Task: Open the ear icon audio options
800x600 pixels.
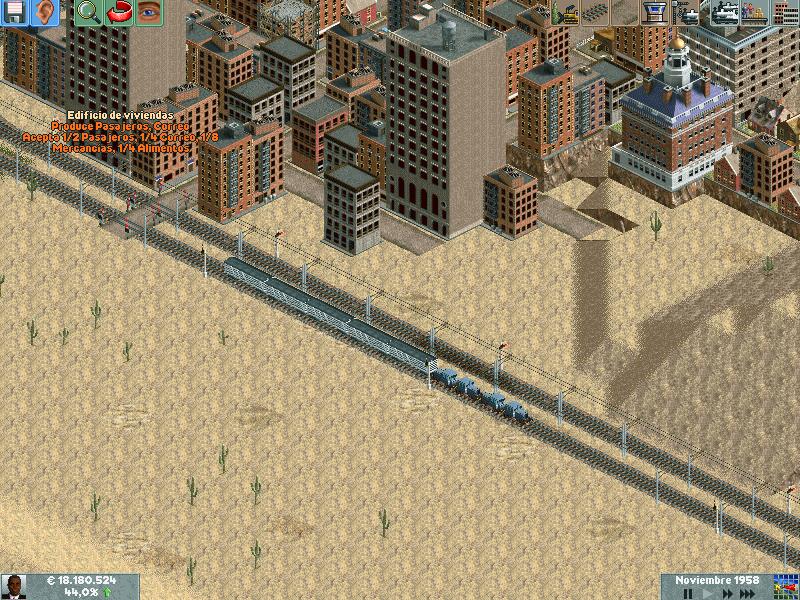Action: tap(45, 13)
